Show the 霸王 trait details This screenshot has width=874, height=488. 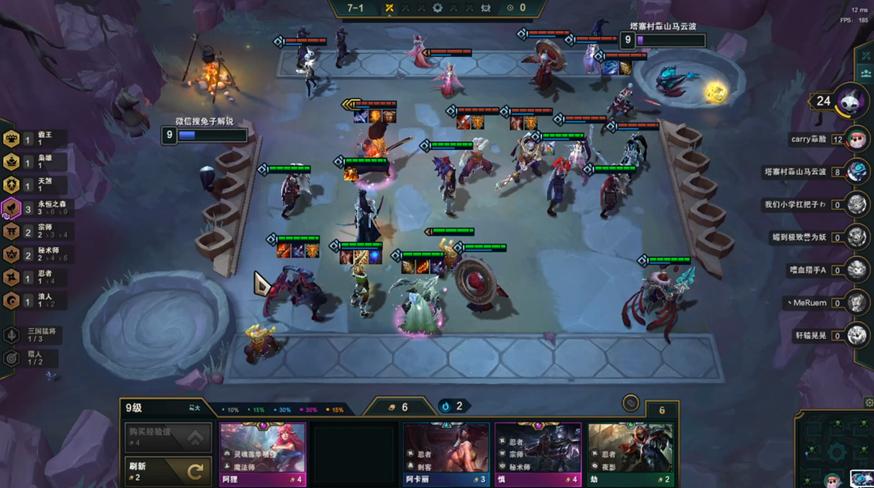point(30,139)
